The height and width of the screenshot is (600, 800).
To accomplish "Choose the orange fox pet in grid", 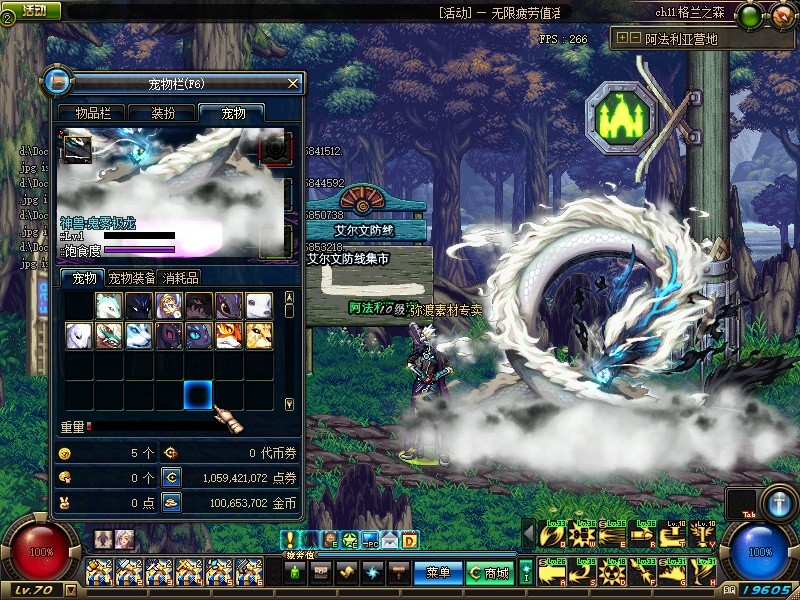I will click(229, 335).
